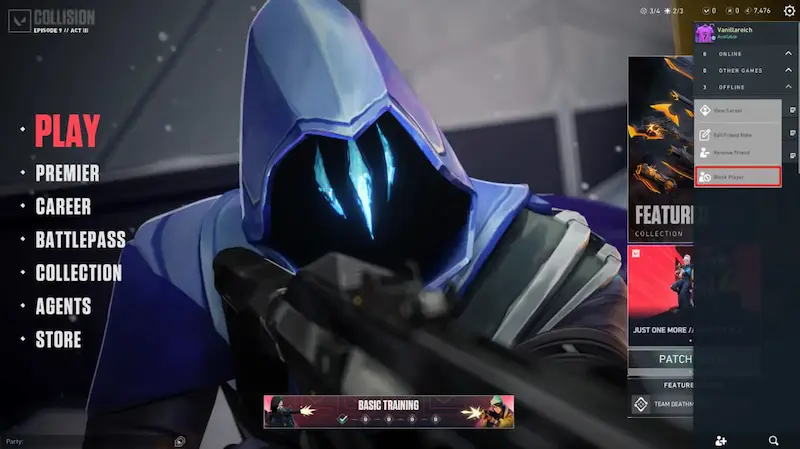Open the CAREER page
The width and height of the screenshot is (800, 449).
63,207
